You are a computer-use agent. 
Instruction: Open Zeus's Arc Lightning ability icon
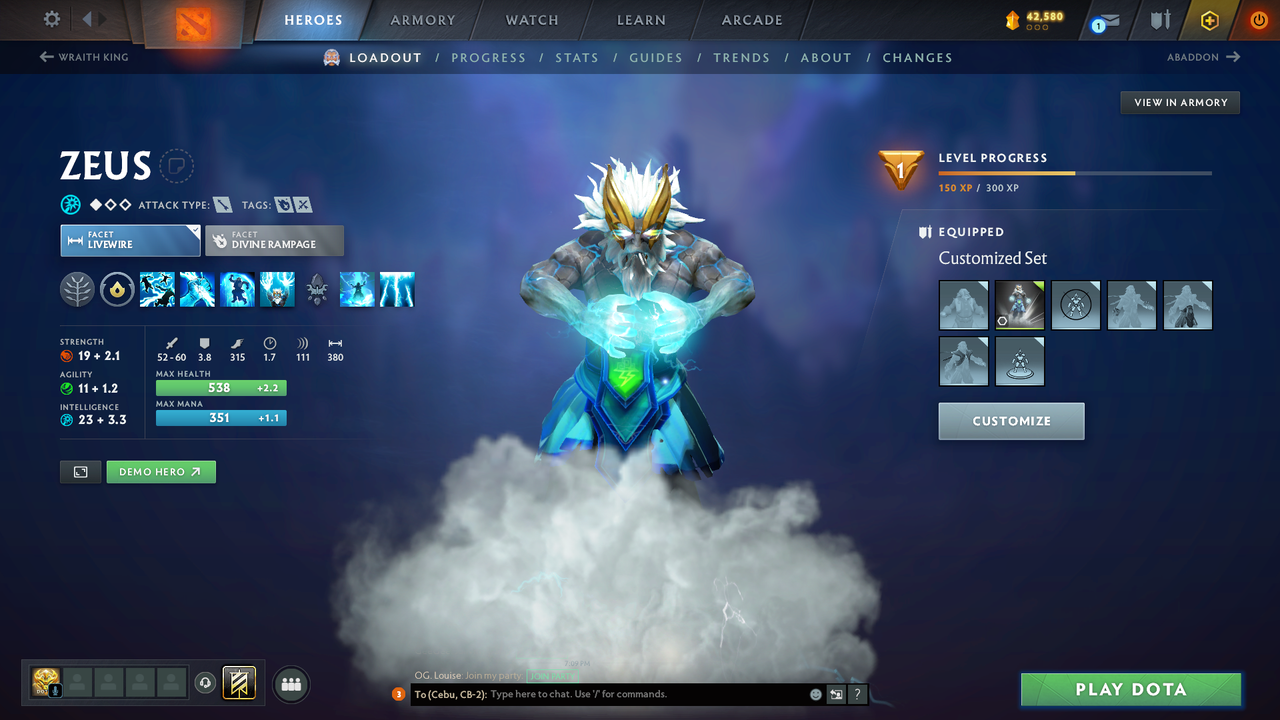(x=157, y=290)
